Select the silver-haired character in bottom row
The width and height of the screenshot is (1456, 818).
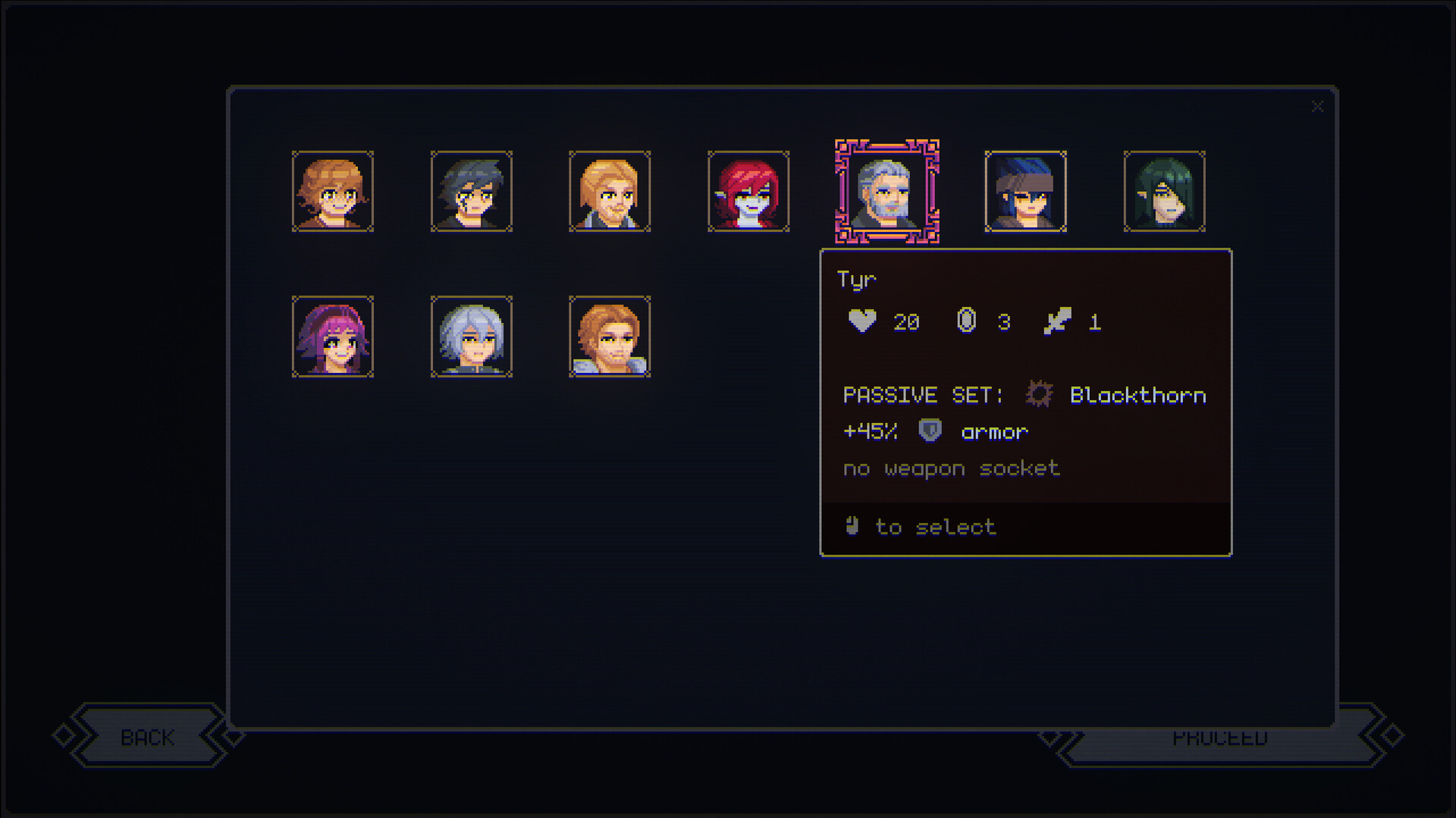[x=471, y=337]
